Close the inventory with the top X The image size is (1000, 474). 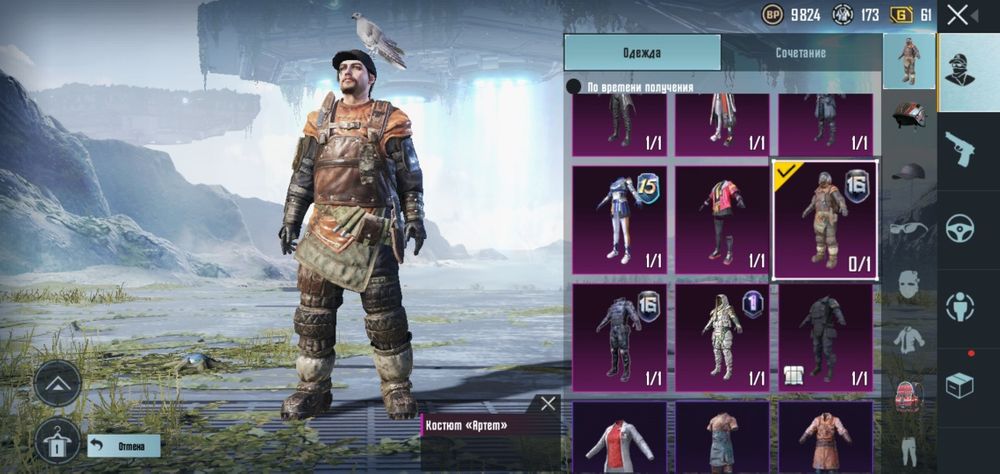click(x=958, y=14)
